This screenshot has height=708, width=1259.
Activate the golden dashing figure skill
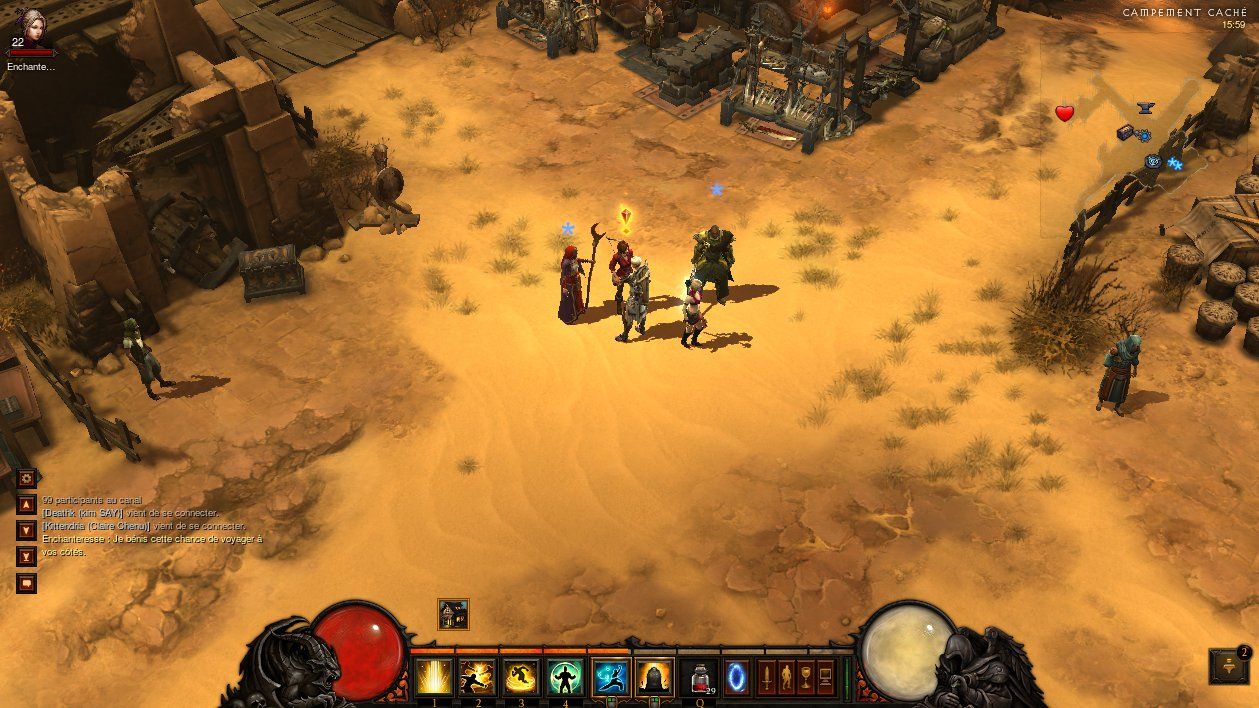pos(520,677)
